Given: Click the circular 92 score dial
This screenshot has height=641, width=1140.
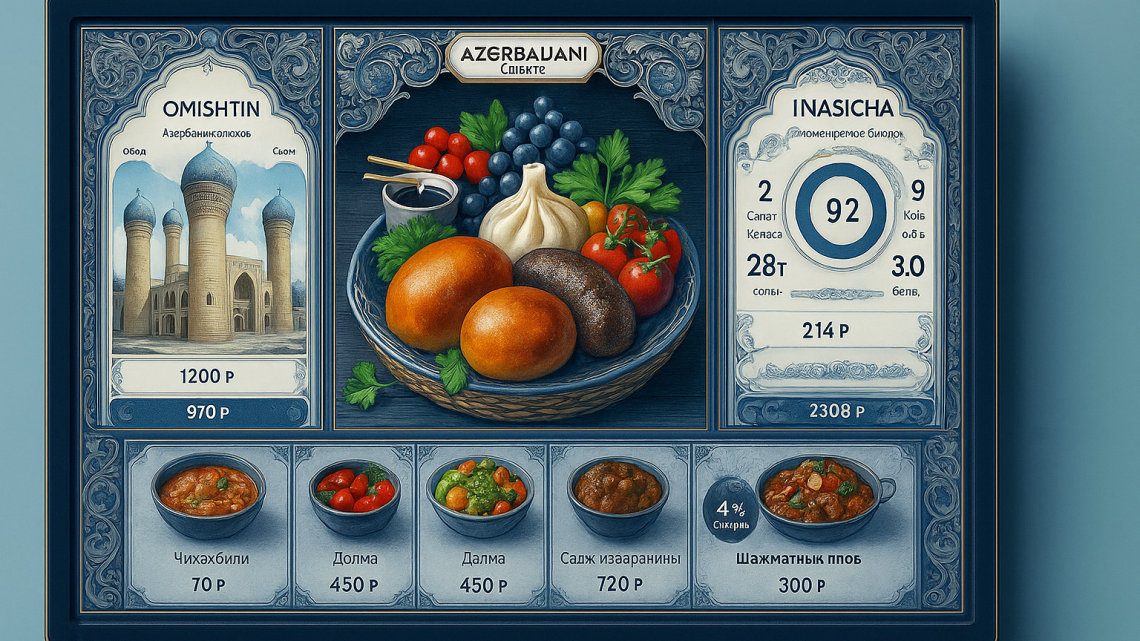Looking at the screenshot, I should (834, 210).
